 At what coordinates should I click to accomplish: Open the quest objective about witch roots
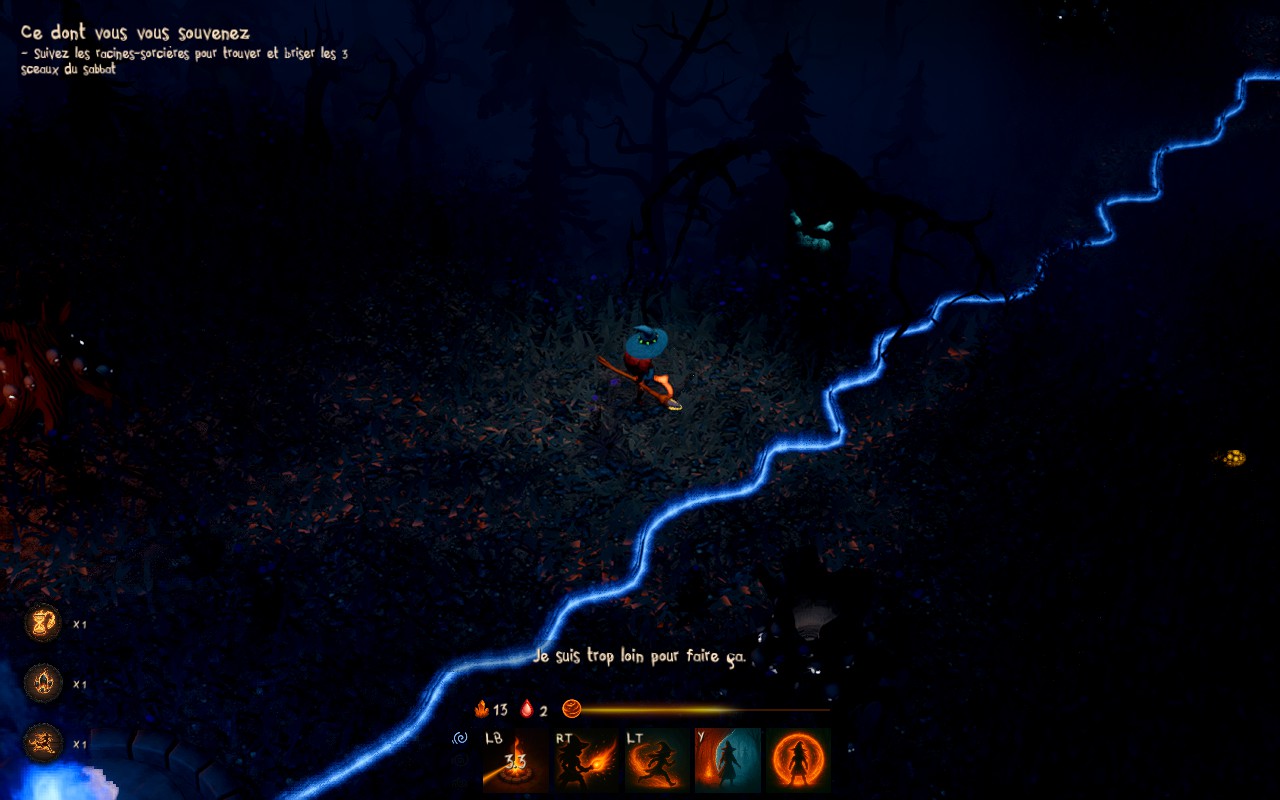185,61
